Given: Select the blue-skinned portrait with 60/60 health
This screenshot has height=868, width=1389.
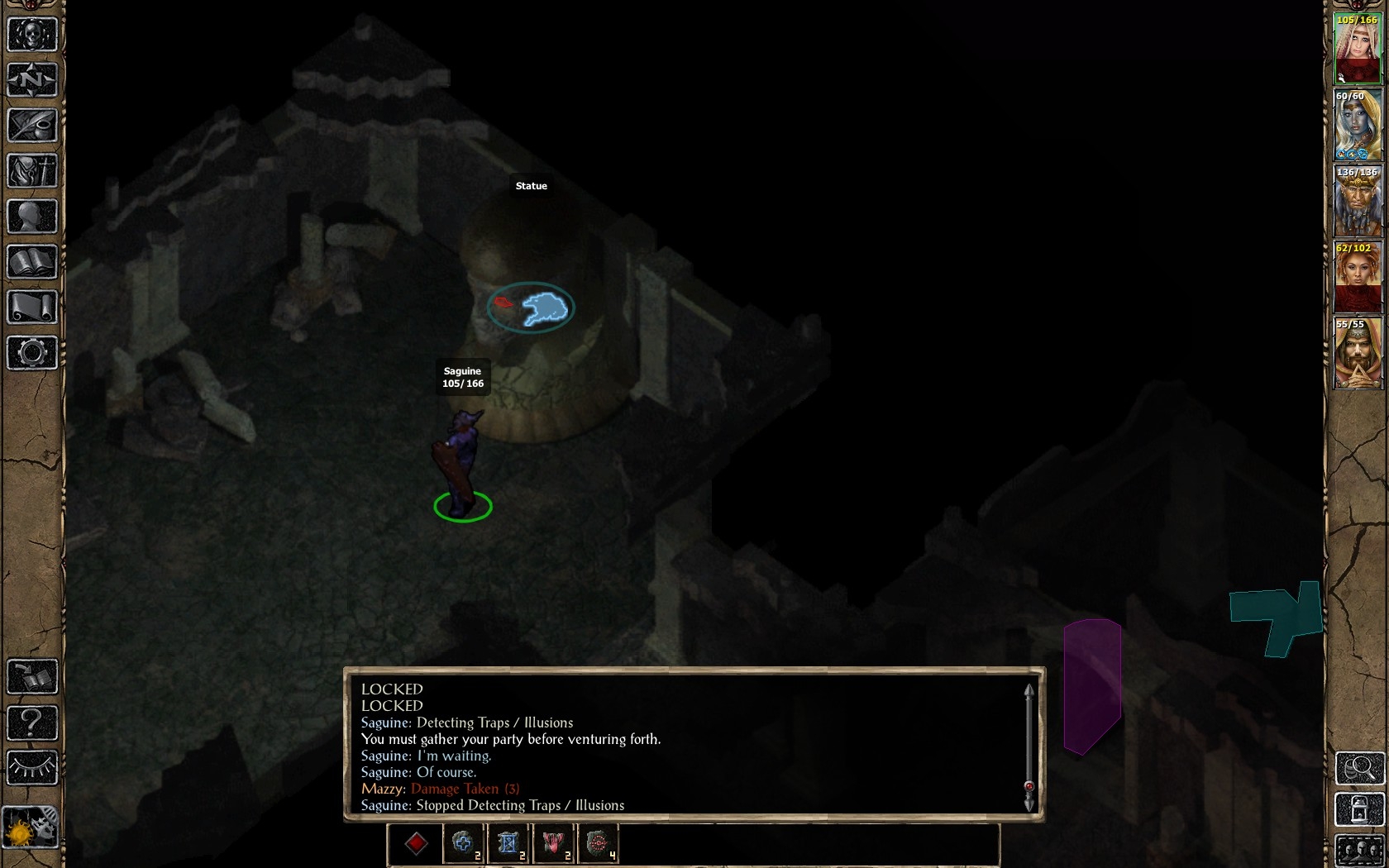Looking at the screenshot, I should coord(1358,126).
